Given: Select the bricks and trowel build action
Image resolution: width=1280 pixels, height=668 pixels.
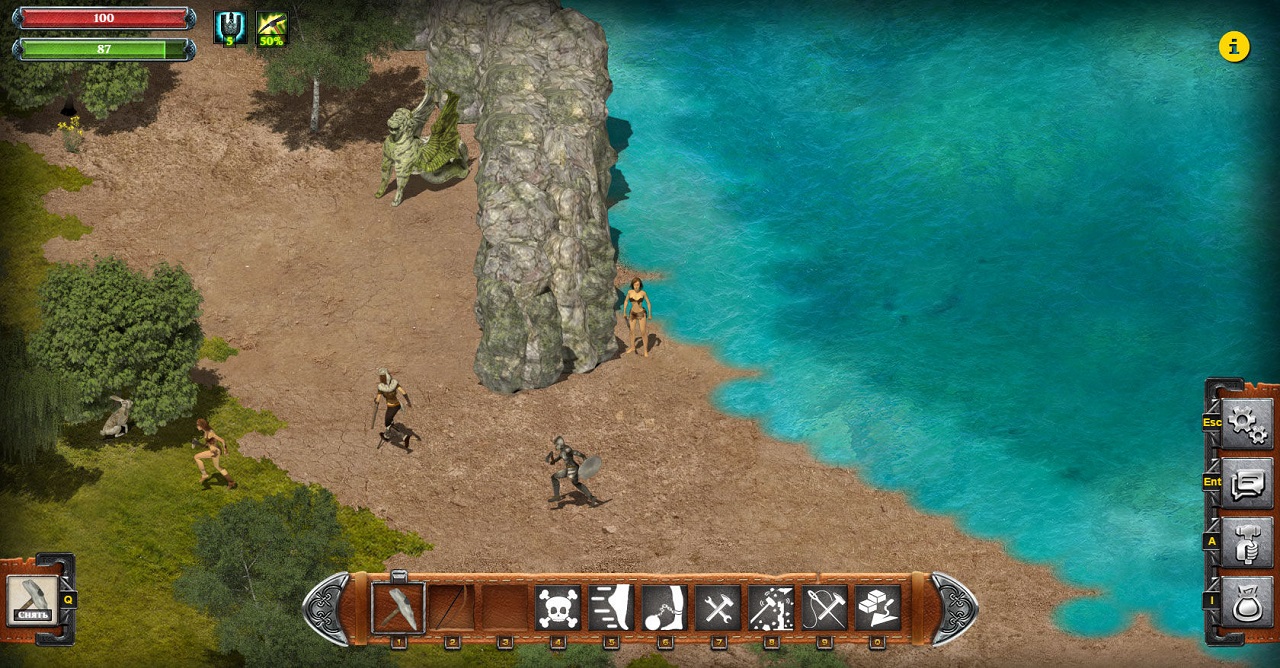Looking at the screenshot, I should click(878, 608).
